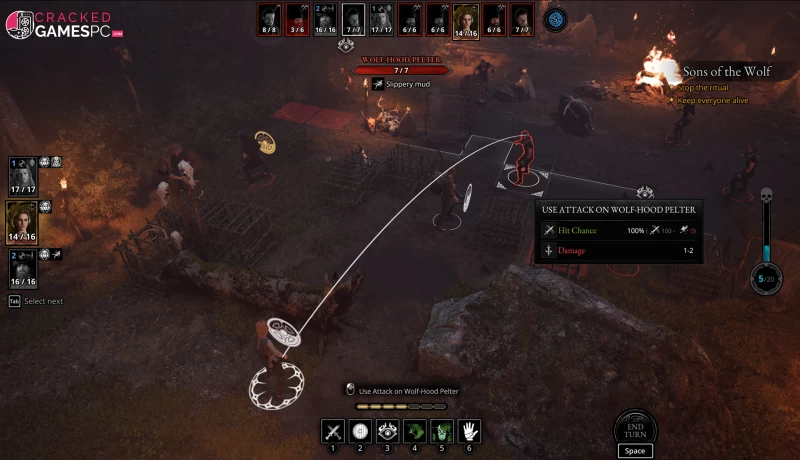800x460 pixels.
Task: Choose the green leaf ability in slot 4
Action: click(414, 431)
